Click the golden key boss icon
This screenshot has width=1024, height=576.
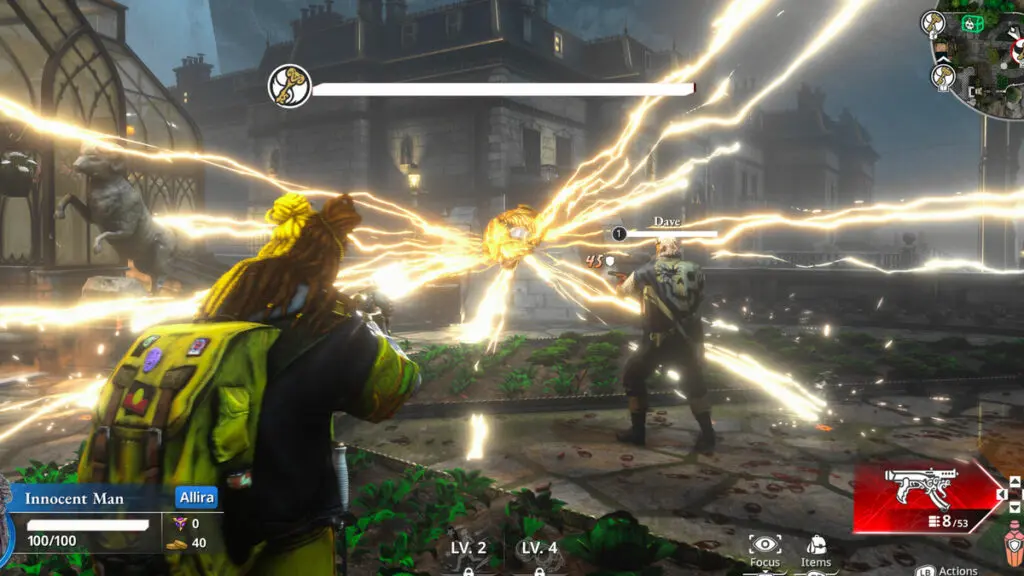tap(289, 87)
